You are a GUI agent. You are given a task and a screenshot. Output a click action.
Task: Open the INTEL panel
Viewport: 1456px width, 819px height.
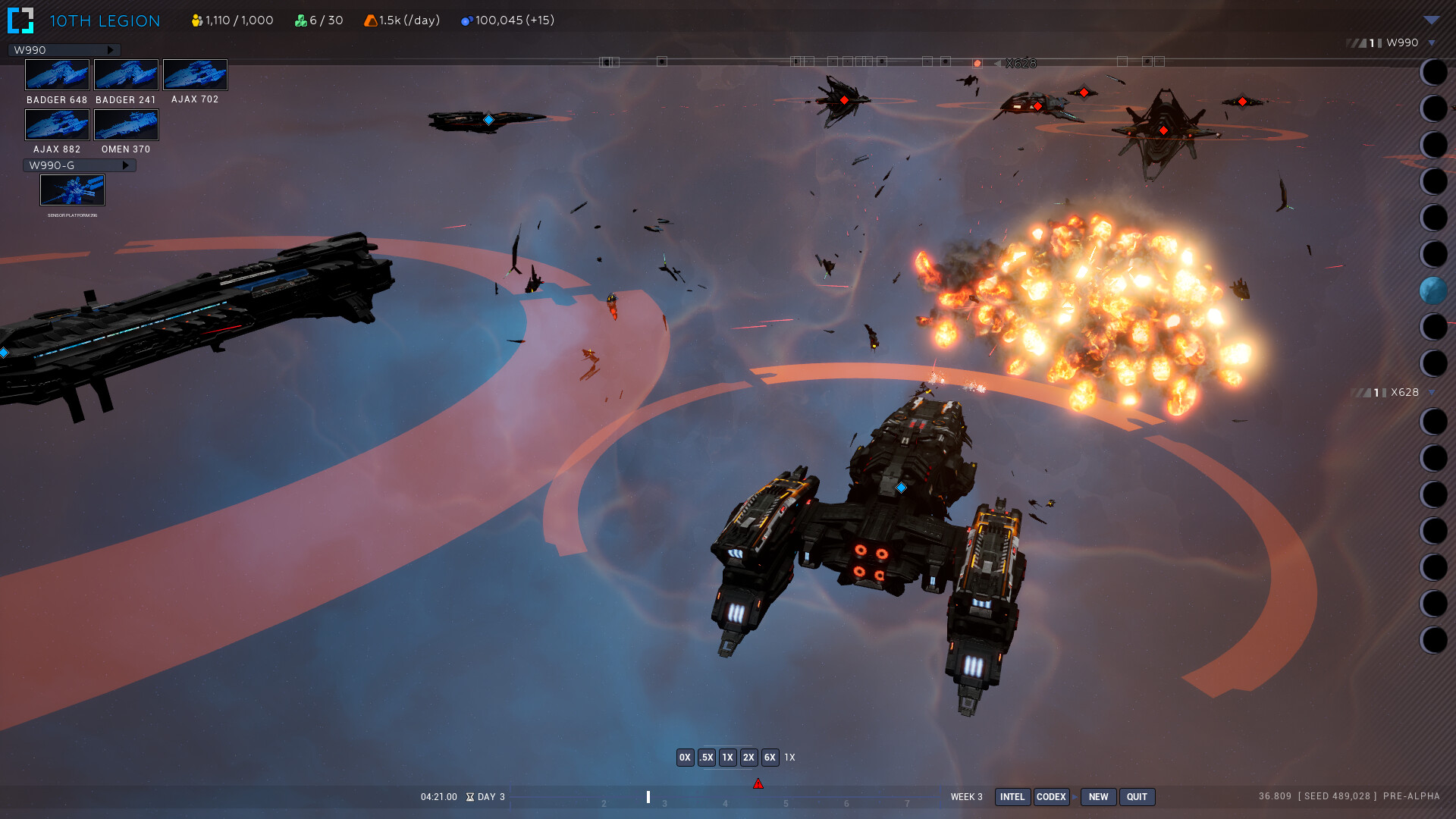coord(1012,797)
